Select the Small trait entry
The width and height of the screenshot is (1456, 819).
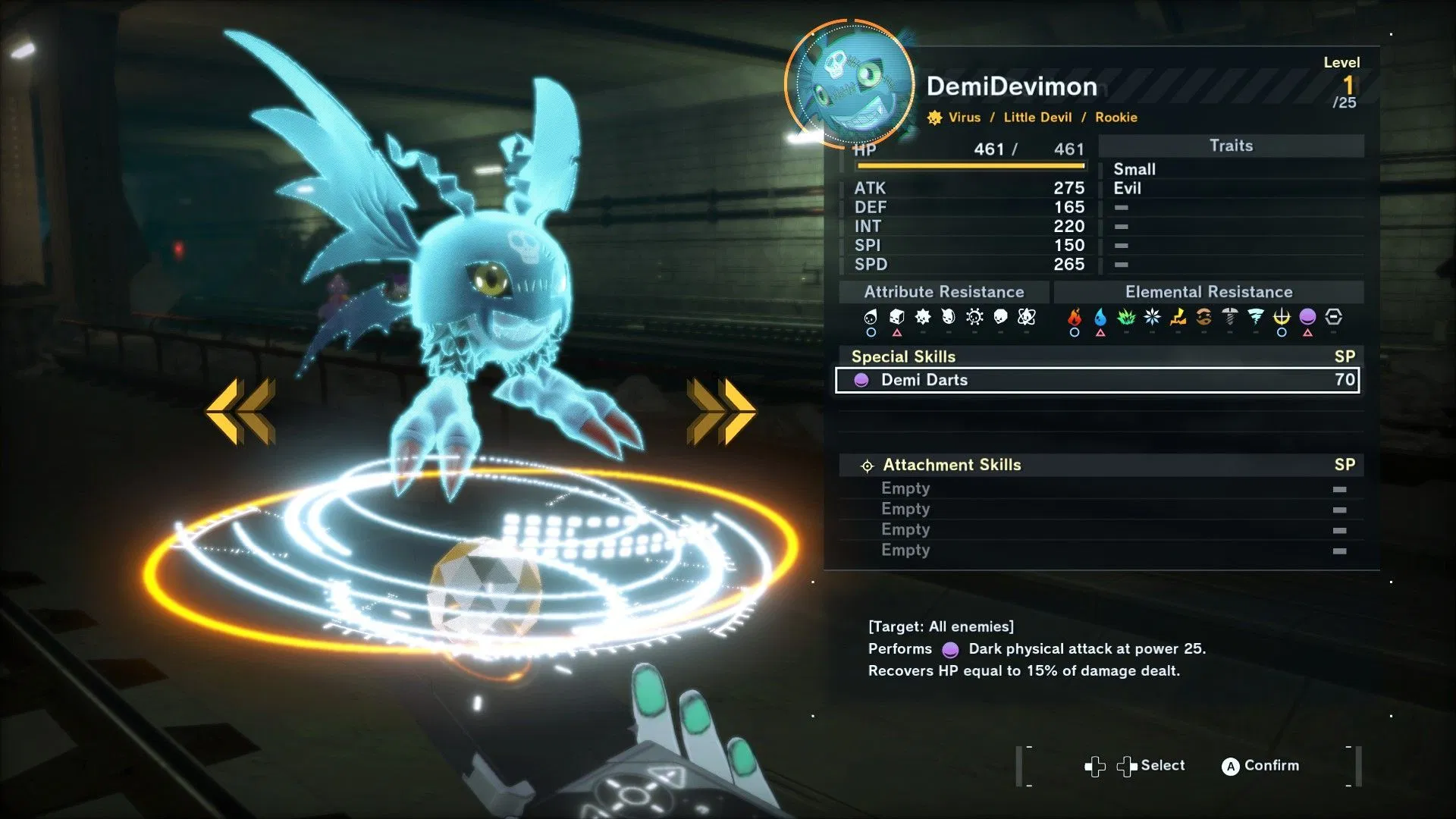click(x=1134, y=169)
